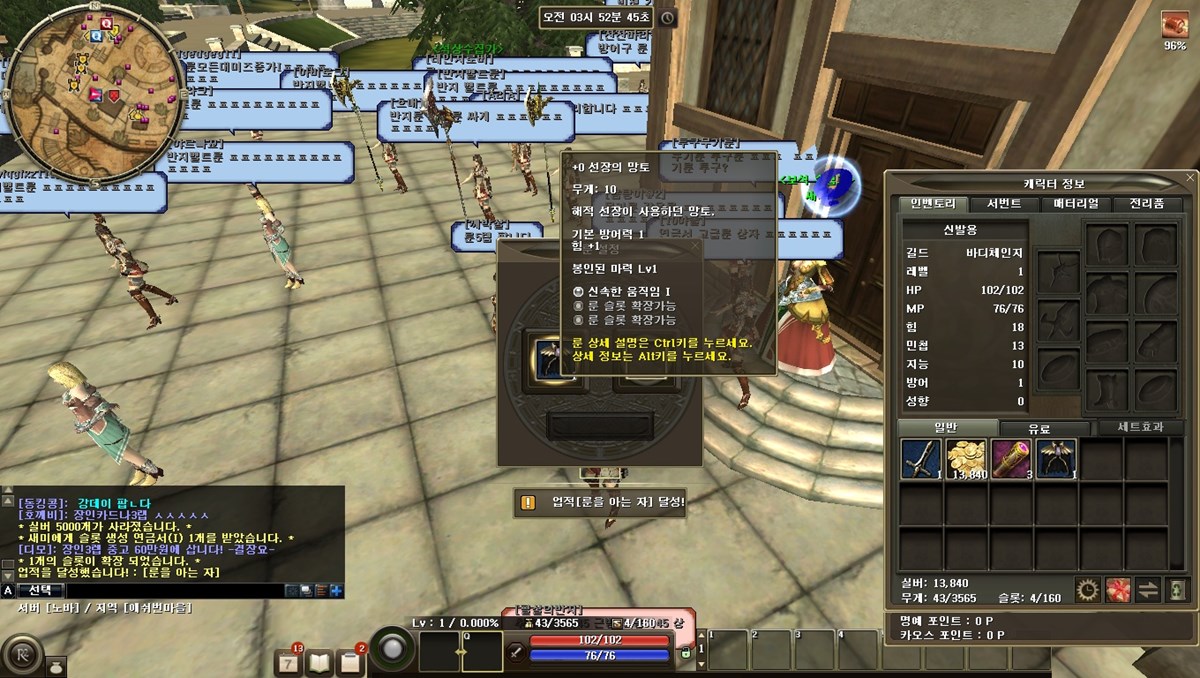
Task: Click the clock icon beside the time
Action: pyautogui.click(x=668, y=18)
